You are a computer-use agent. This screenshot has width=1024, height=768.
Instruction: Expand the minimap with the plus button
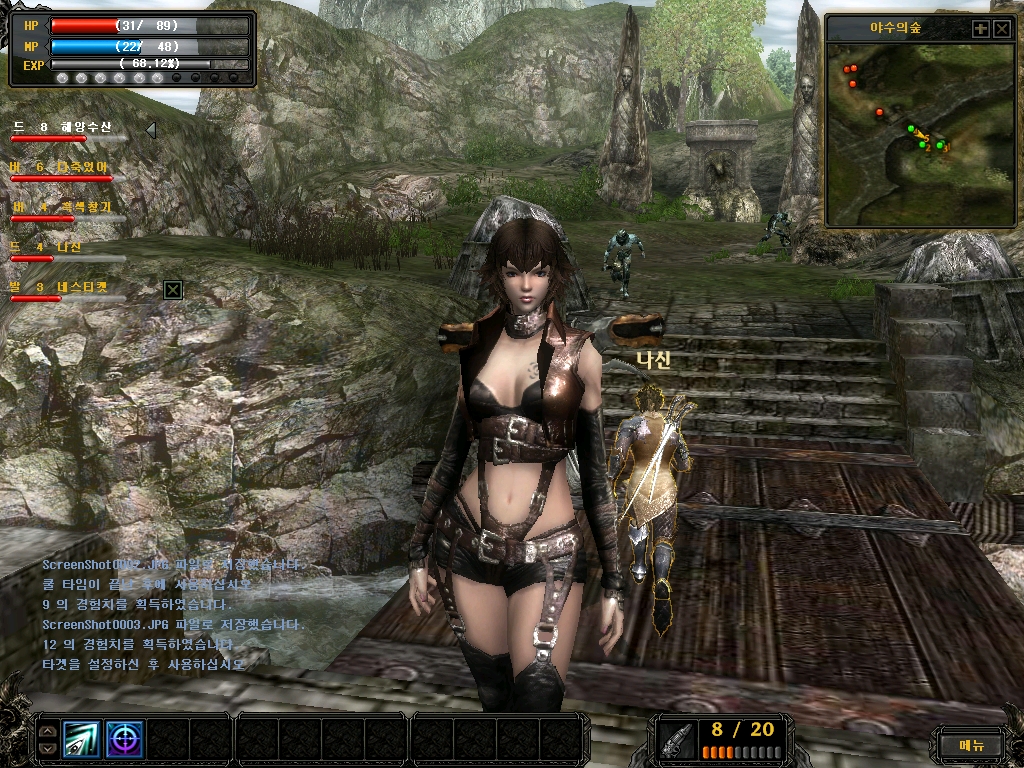[x=980, y=29]
